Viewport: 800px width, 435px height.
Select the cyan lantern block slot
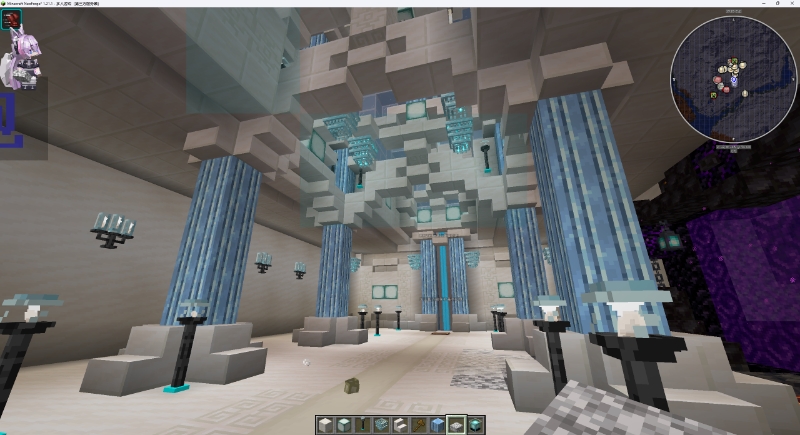point(475,425)
